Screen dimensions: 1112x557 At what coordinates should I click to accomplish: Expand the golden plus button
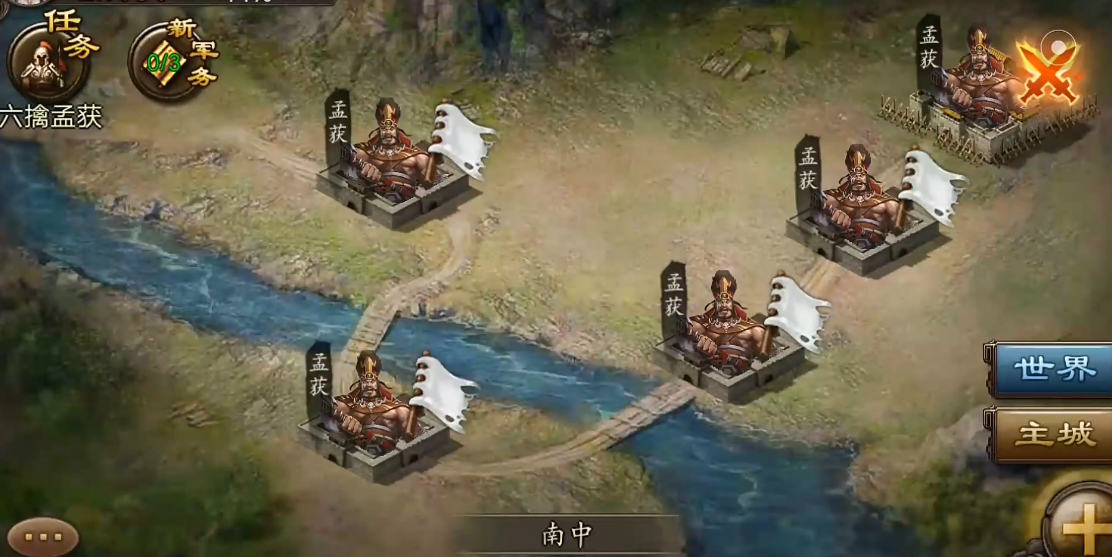(1079, 522)
